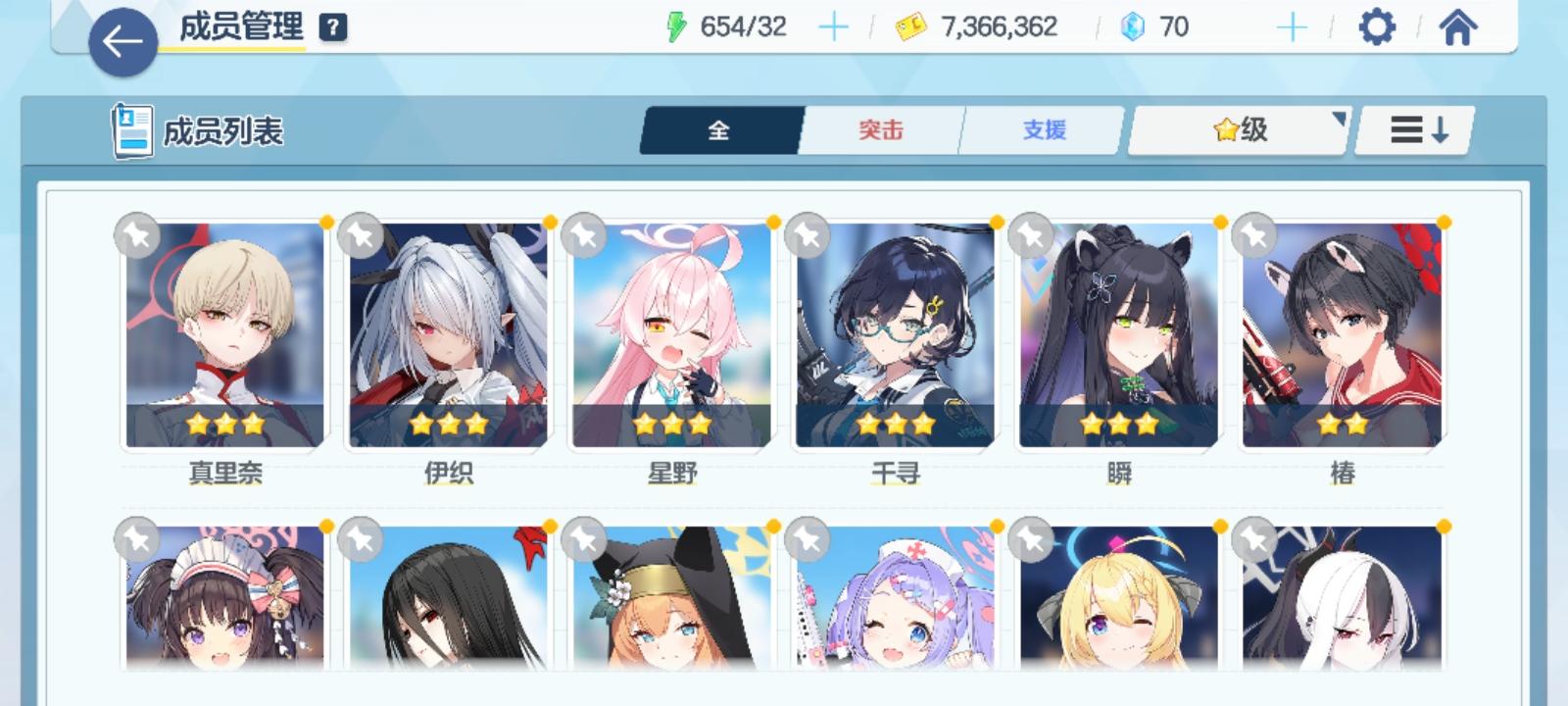Click the gold credits ticket icon
1568x706 pixels.
(910, 26)
